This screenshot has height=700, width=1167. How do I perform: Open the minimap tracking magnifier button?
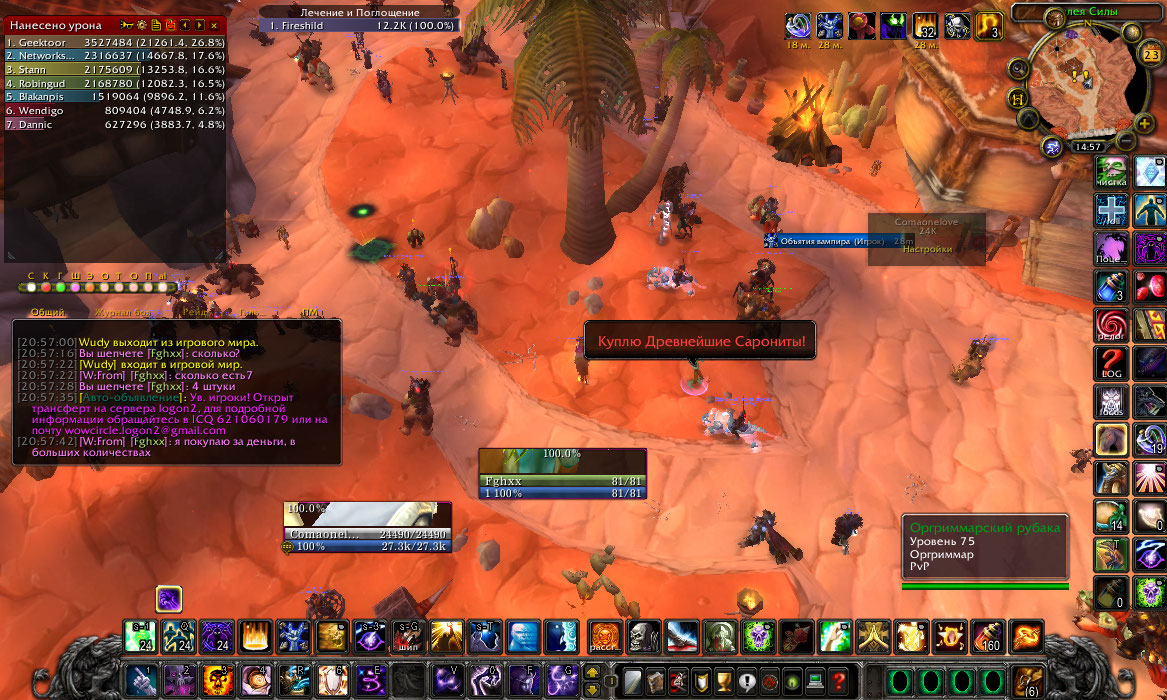point(1019,69)
